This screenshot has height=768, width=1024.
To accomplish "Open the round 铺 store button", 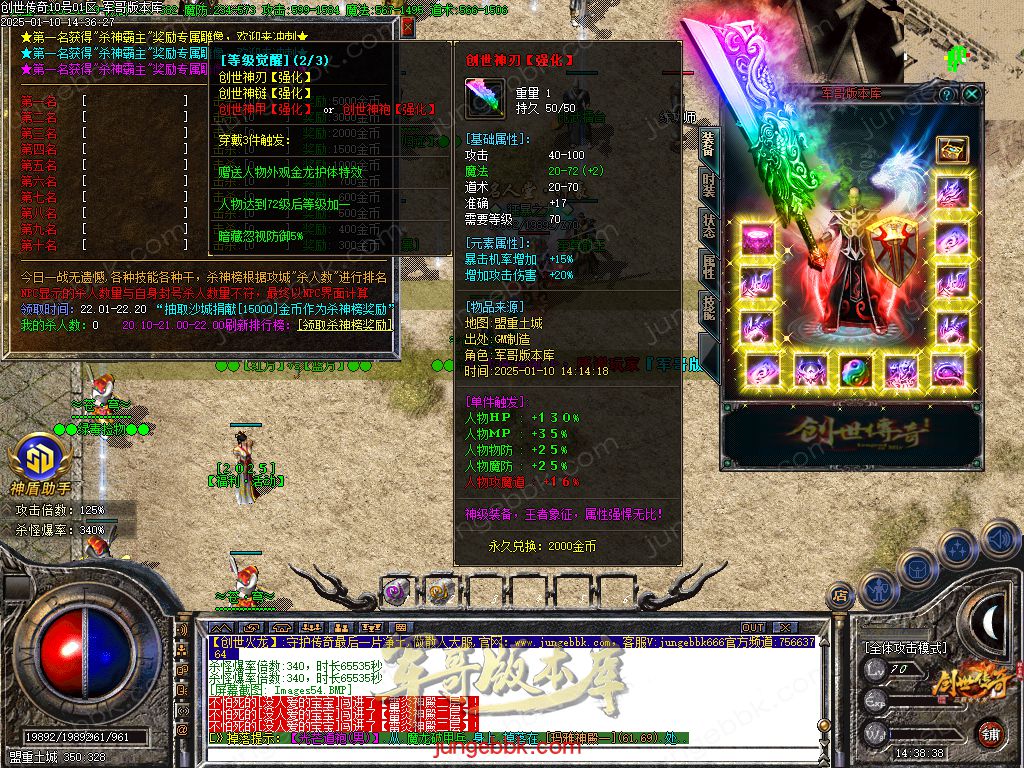I will [x=989, y=732].
